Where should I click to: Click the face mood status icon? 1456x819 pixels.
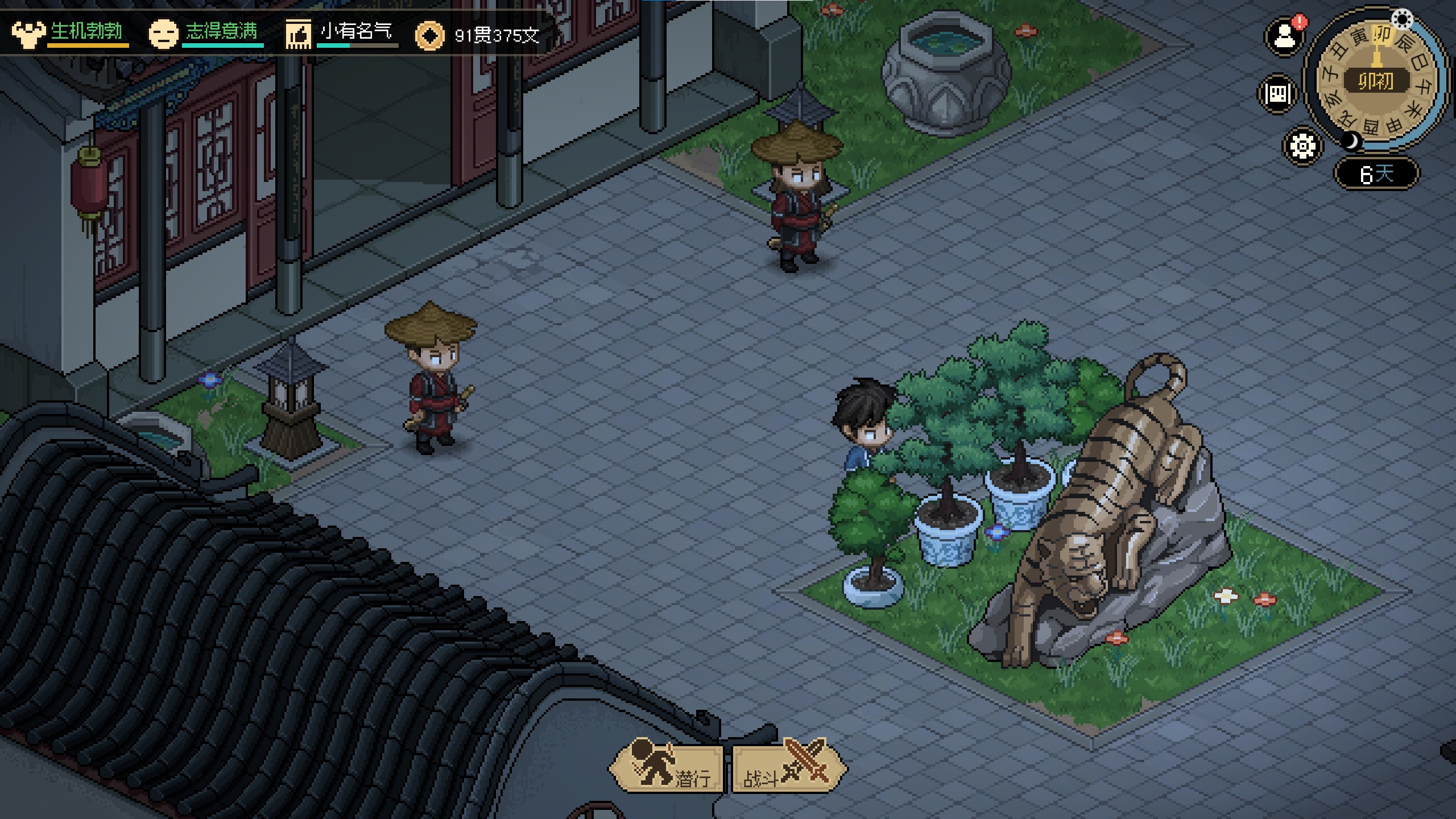(x=163, y=34)
